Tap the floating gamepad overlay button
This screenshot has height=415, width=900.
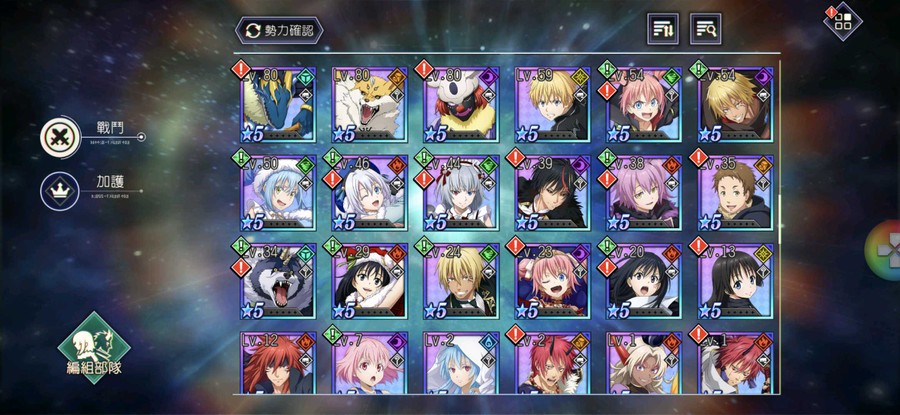884,246
